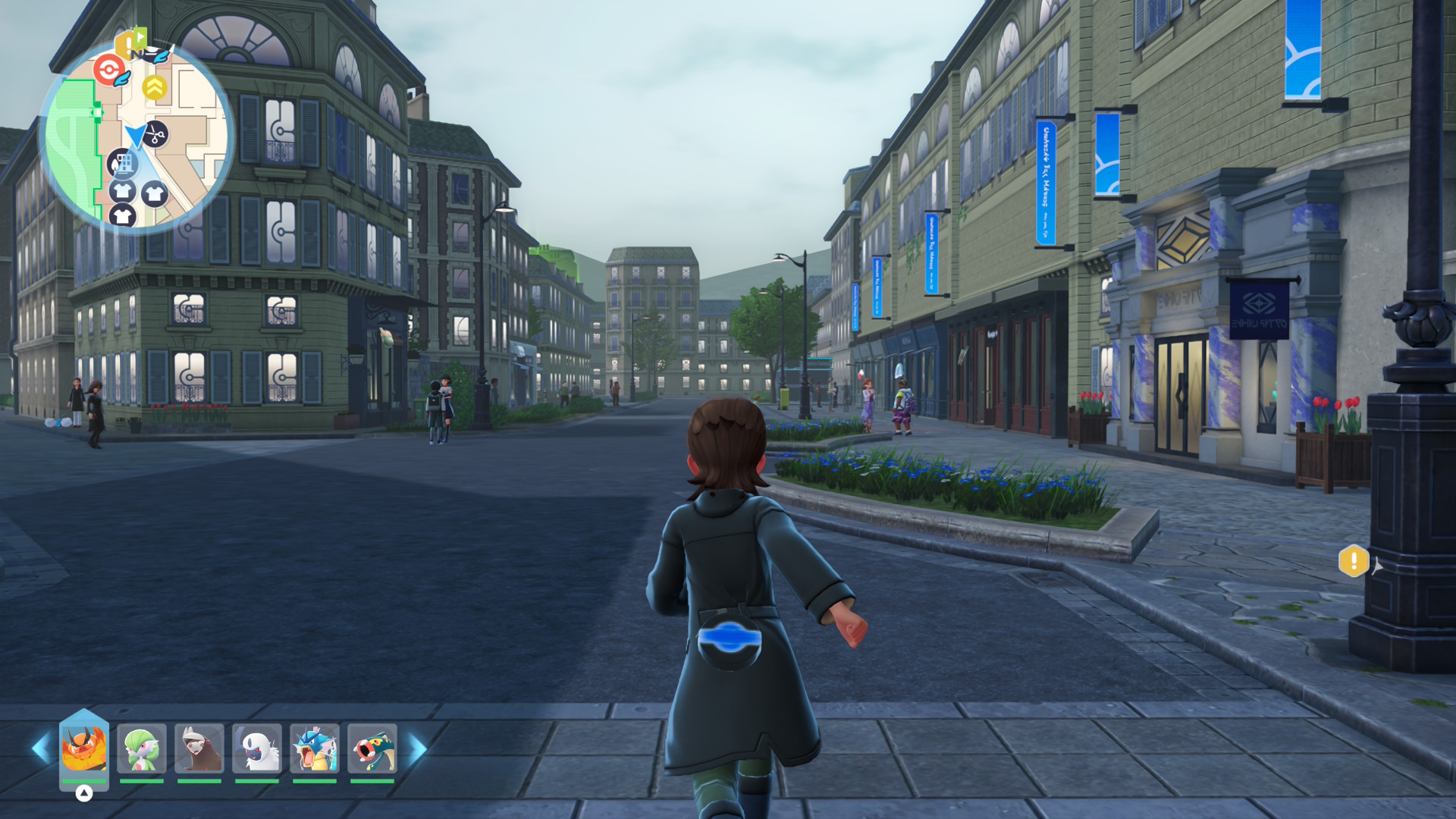Pick the Excadrill party slot

[199, 748]
